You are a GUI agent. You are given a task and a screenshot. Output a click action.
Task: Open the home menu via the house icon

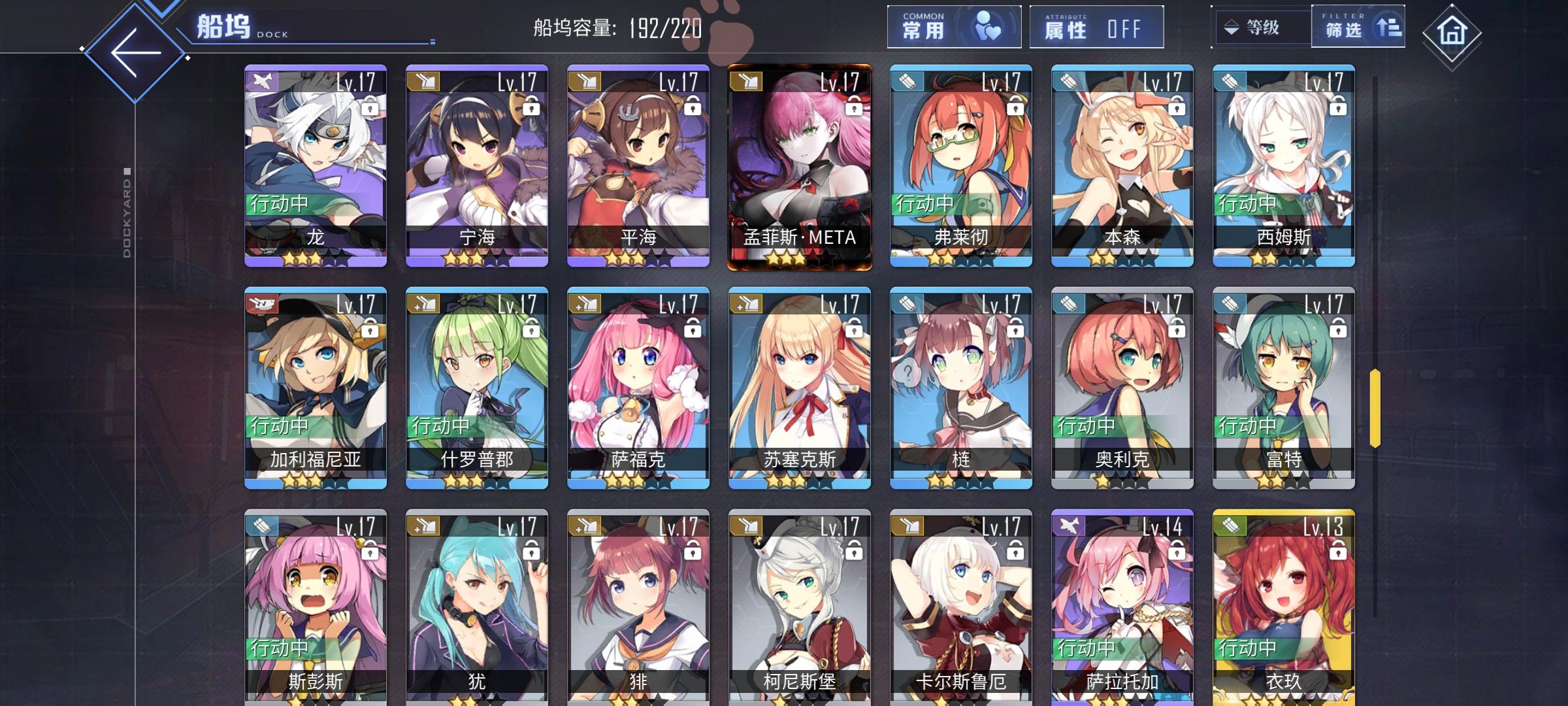pos(1452,29)
